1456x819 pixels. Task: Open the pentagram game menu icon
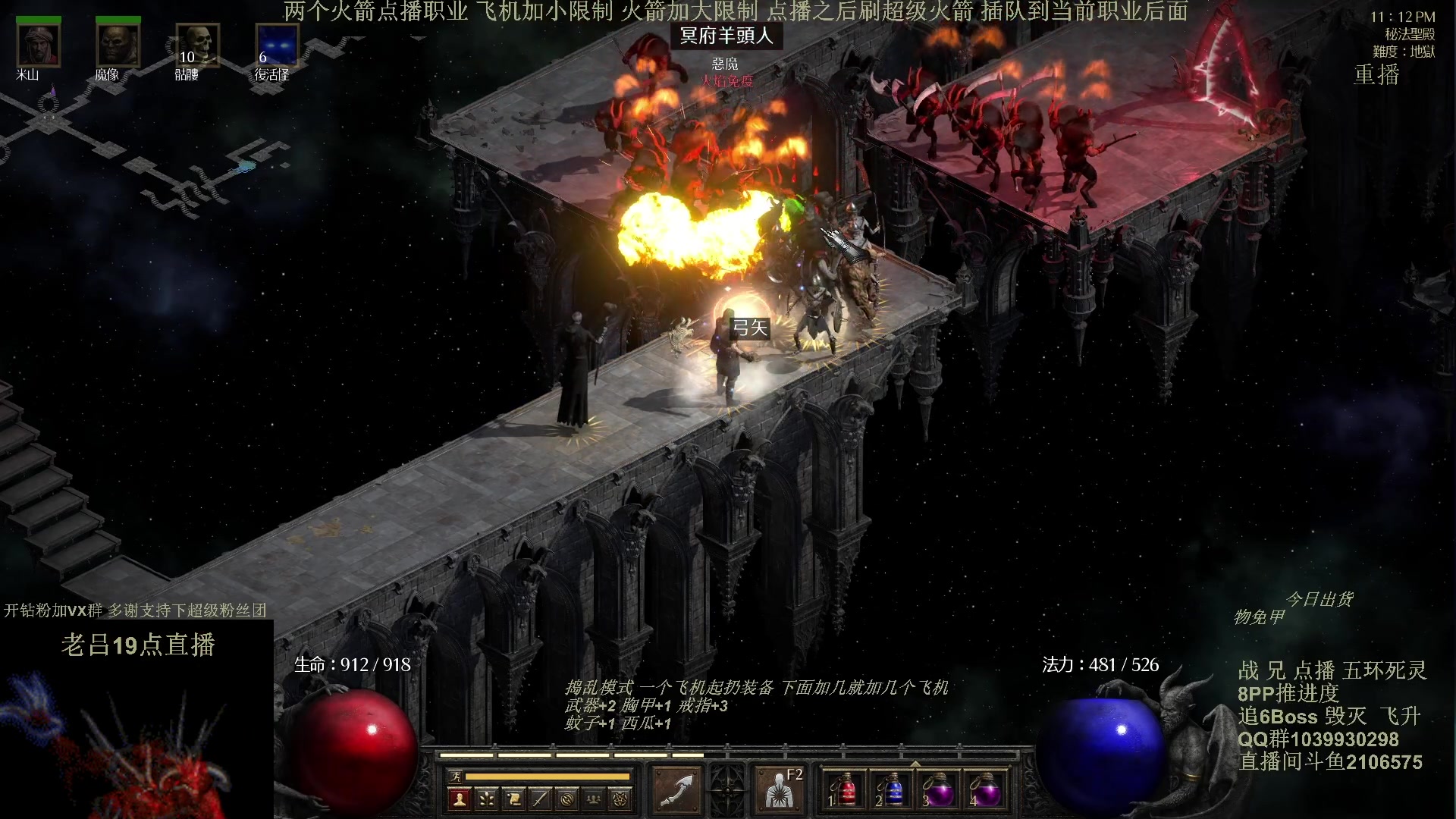(x=620, y=799)
